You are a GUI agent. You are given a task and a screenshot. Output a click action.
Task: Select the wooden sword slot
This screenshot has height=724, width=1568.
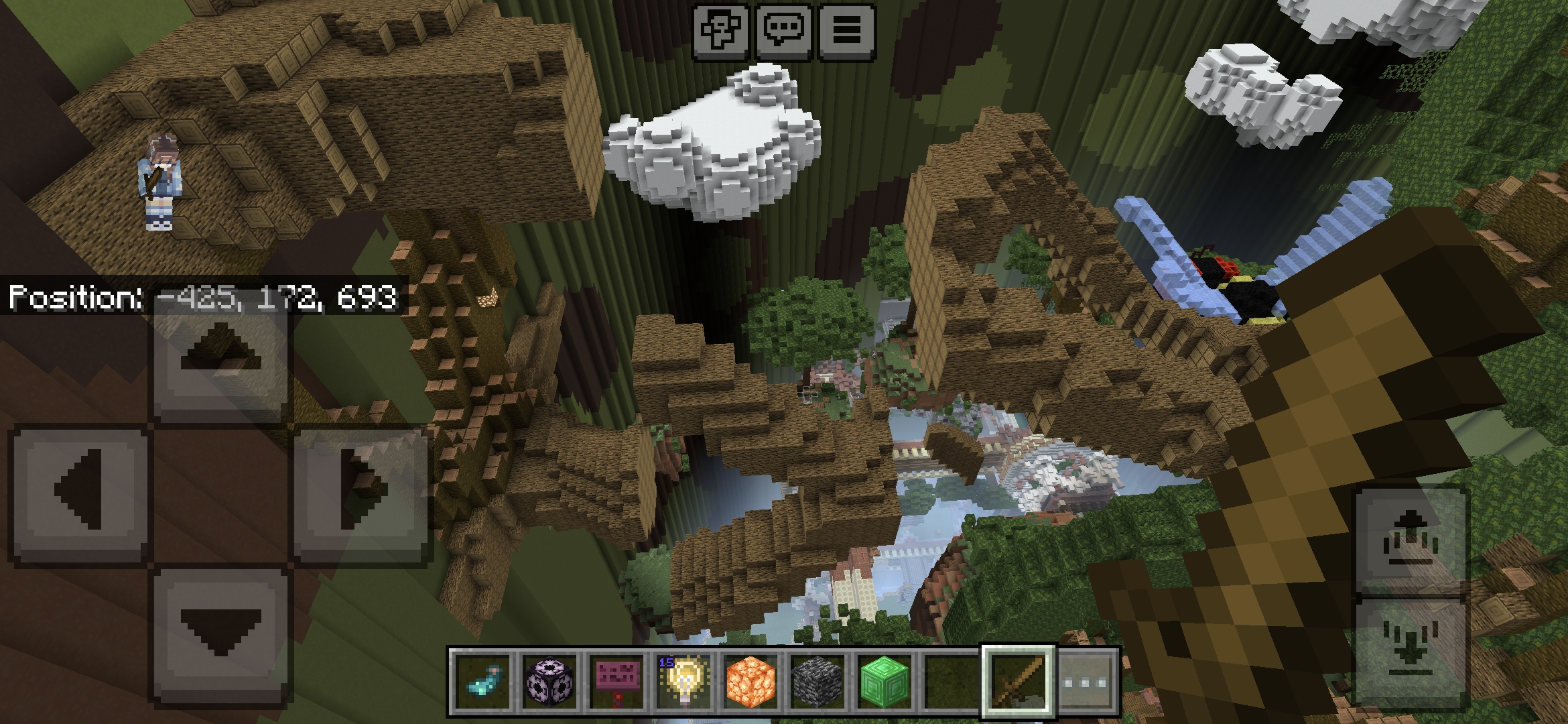coord(1018,682)
